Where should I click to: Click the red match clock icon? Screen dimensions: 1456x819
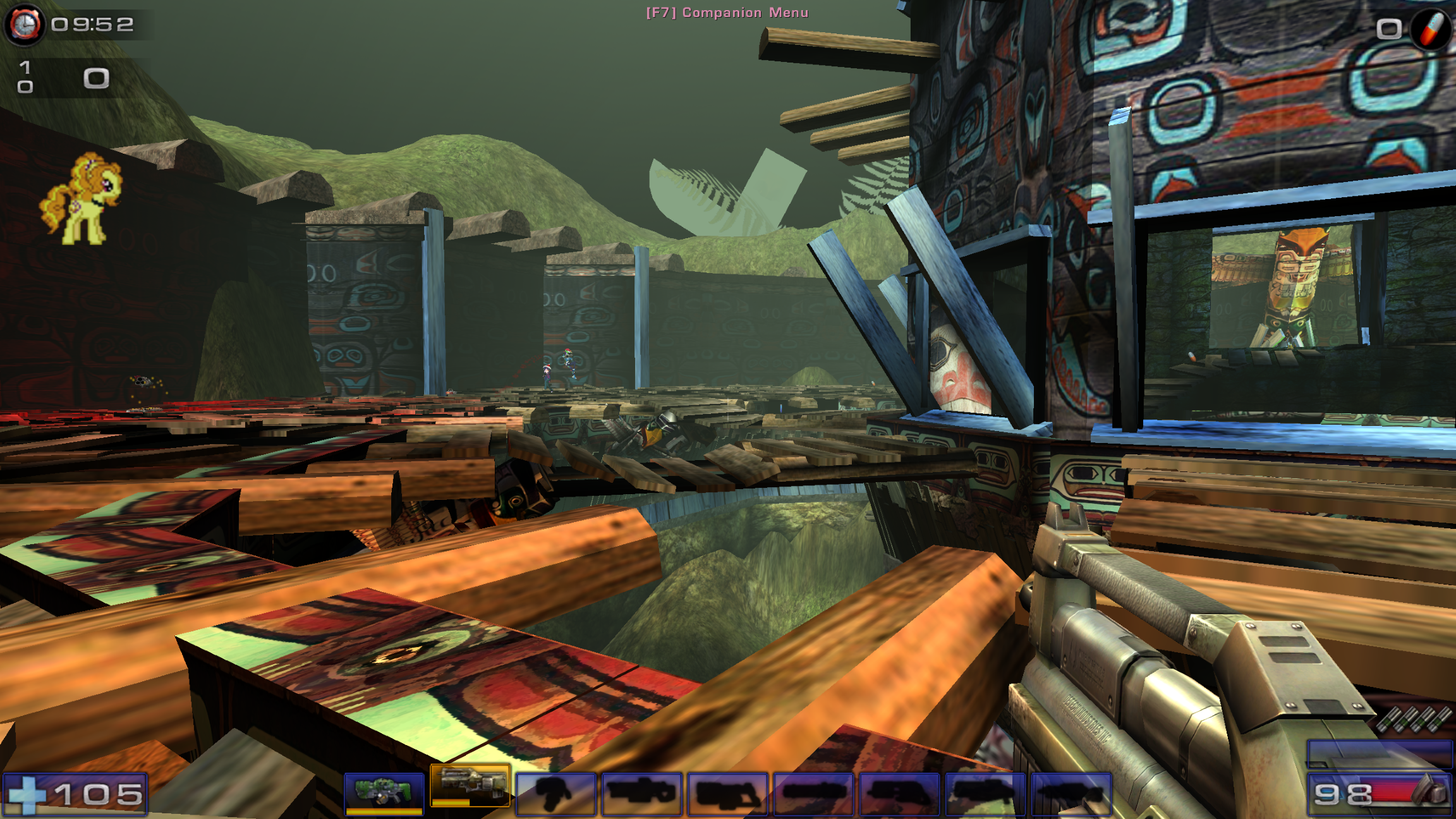pyautogui.click(x=24, y=25)
